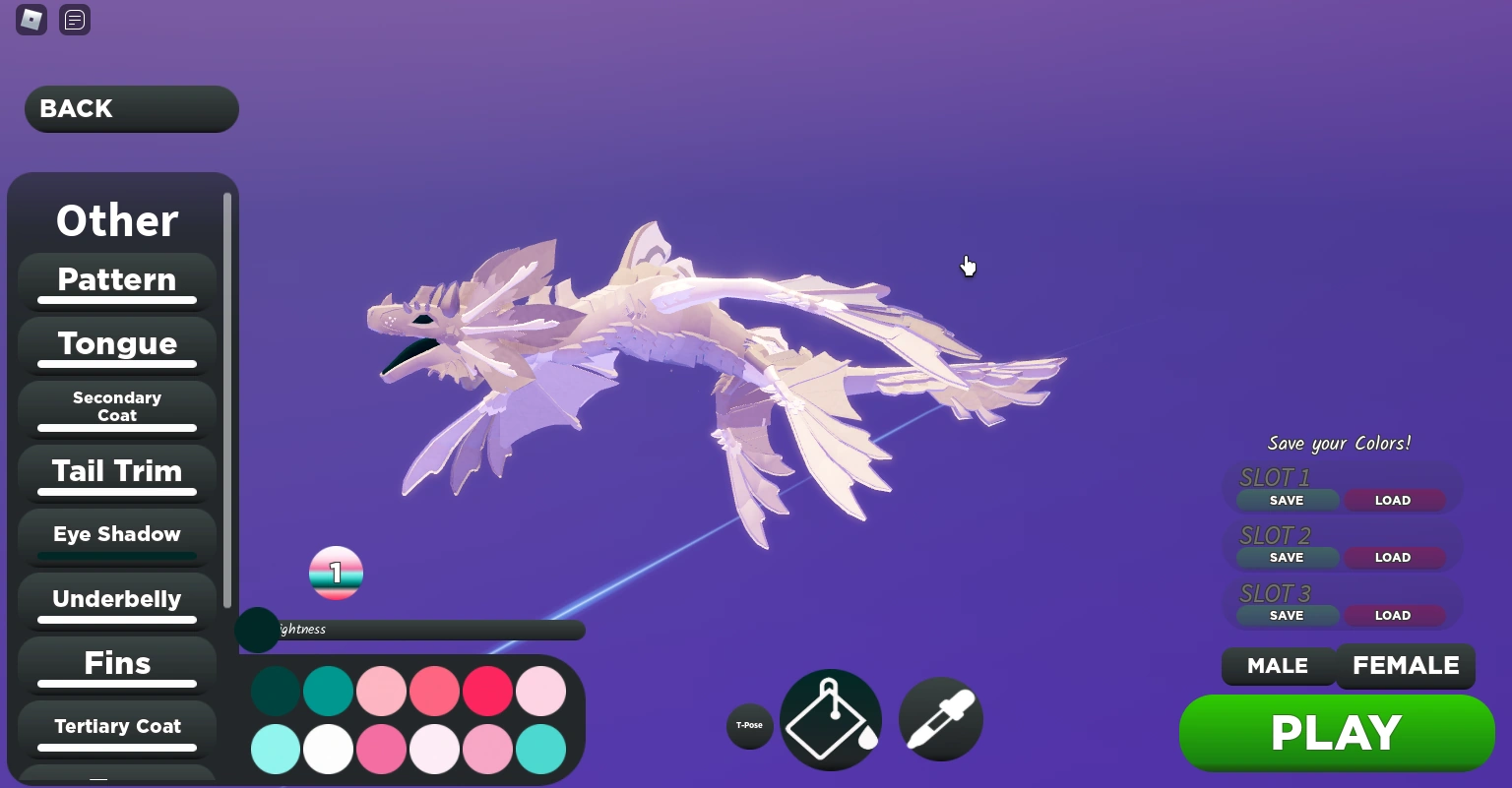Open the Underbelly color settings
Viewport: 1512px width, 788px height.
click(x=116, y=599)
